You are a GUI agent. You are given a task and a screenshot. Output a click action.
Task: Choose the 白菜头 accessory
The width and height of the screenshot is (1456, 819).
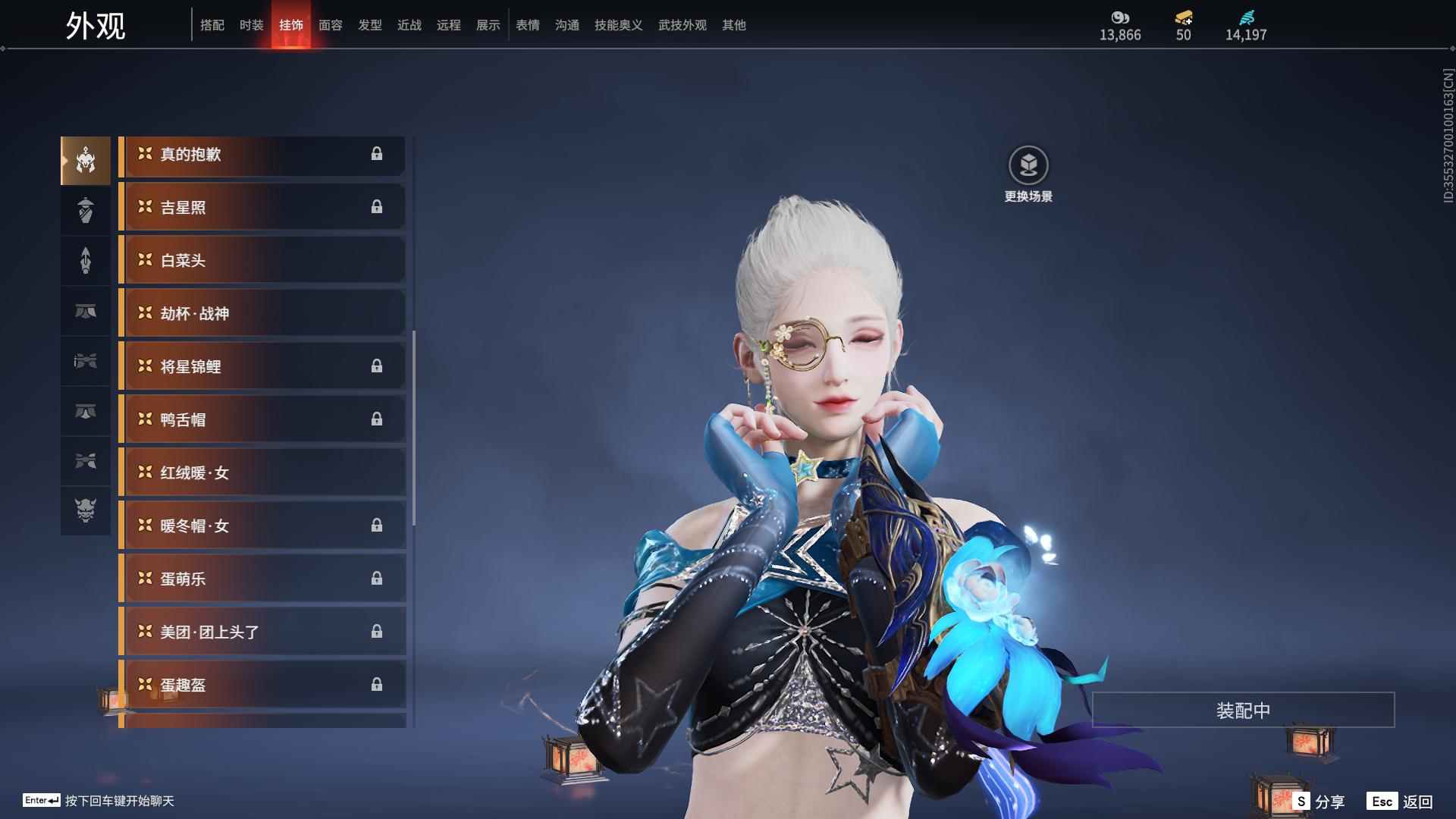click(262, 260)
